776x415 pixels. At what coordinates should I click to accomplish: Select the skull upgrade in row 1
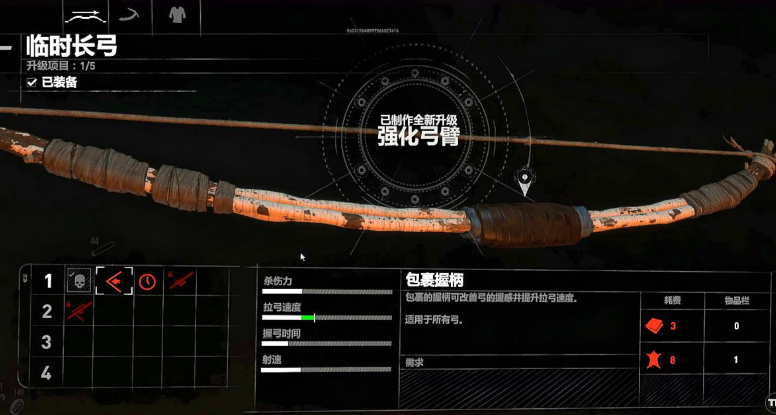click(x=79, y=282)
